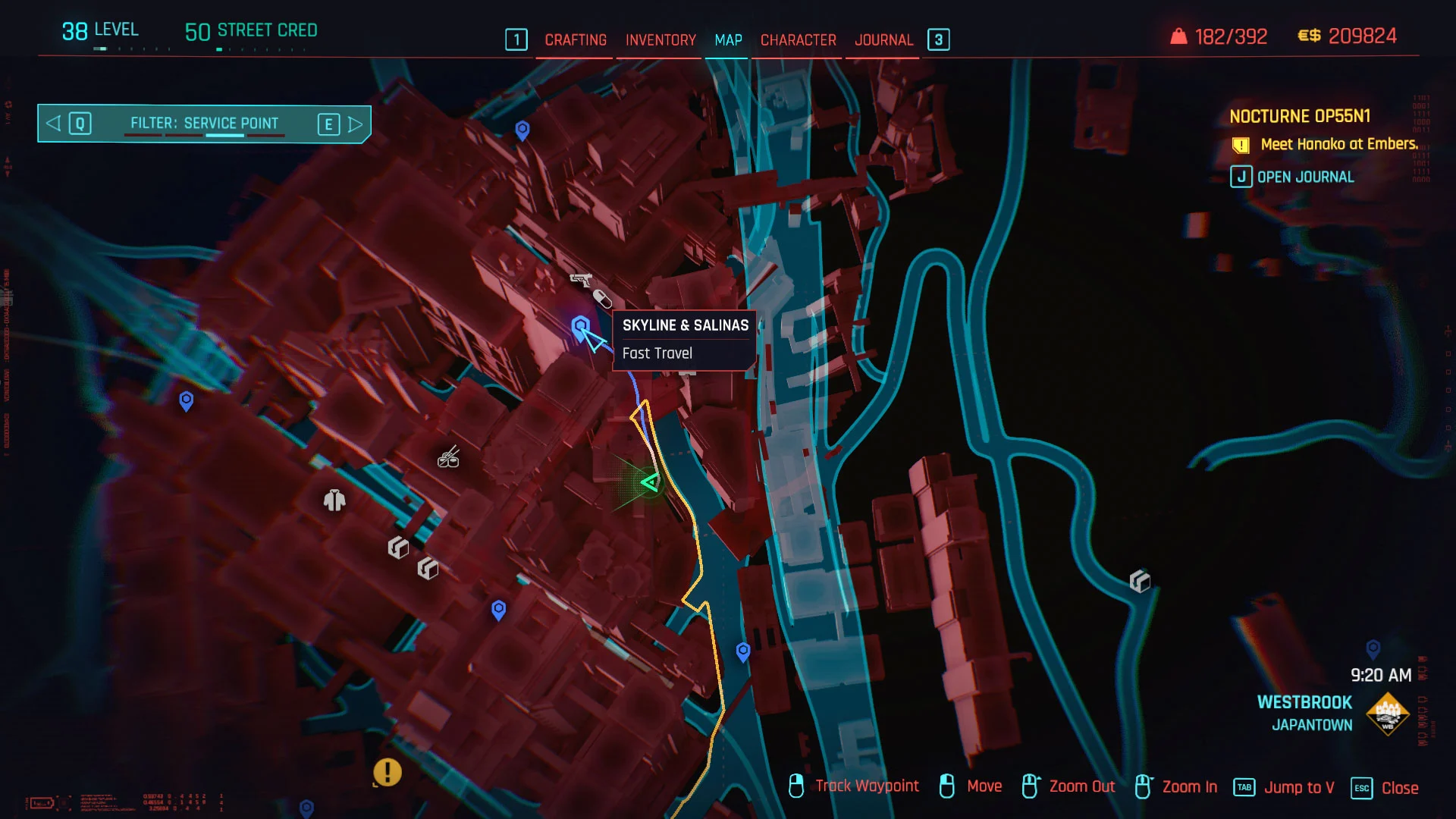Select the yellow exclamation quest marker
Viewport: 1456px width, 819px height.
tap(387, 772)
